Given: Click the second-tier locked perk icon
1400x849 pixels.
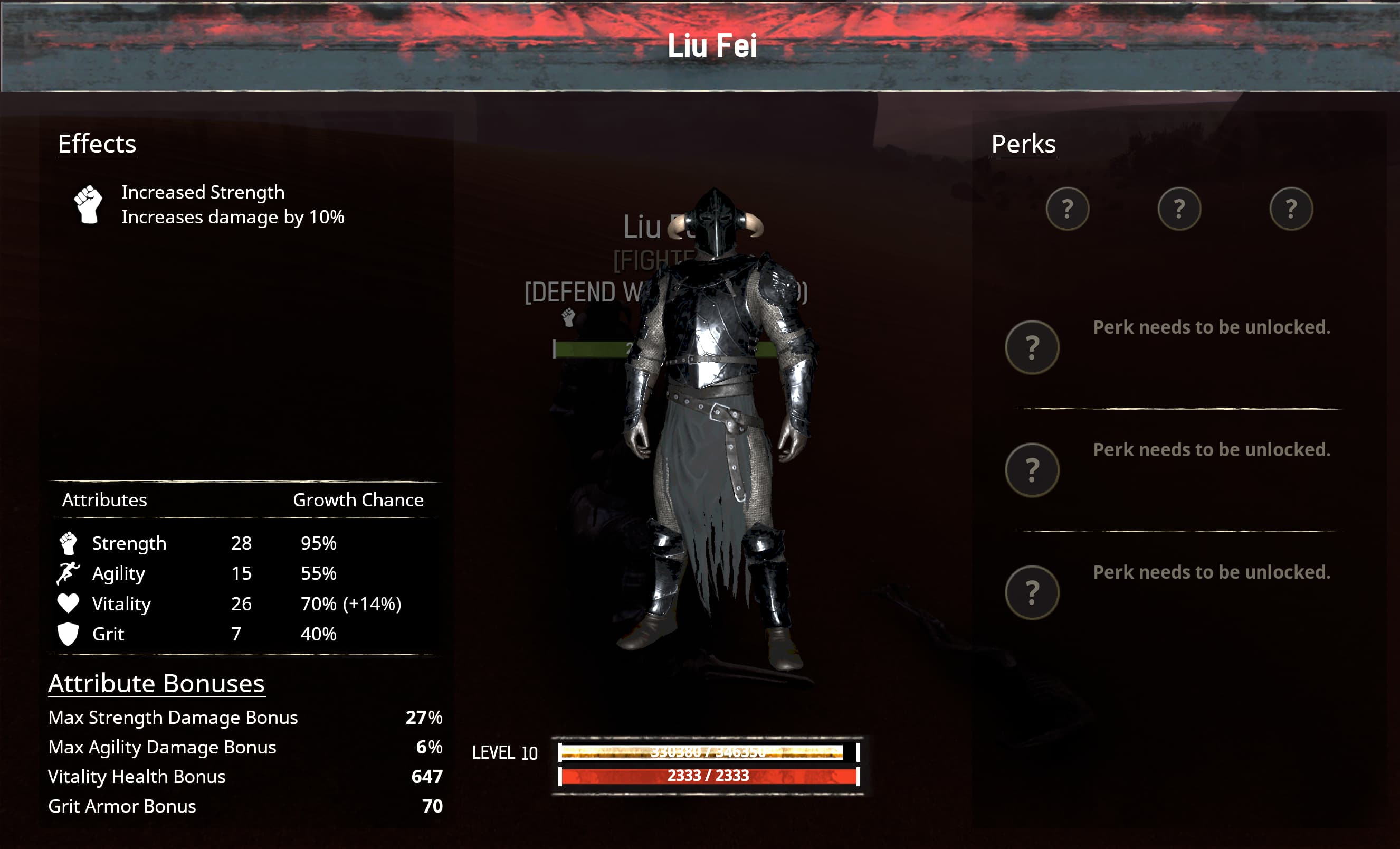Looking at the screenshot, I should (1032, 347).
